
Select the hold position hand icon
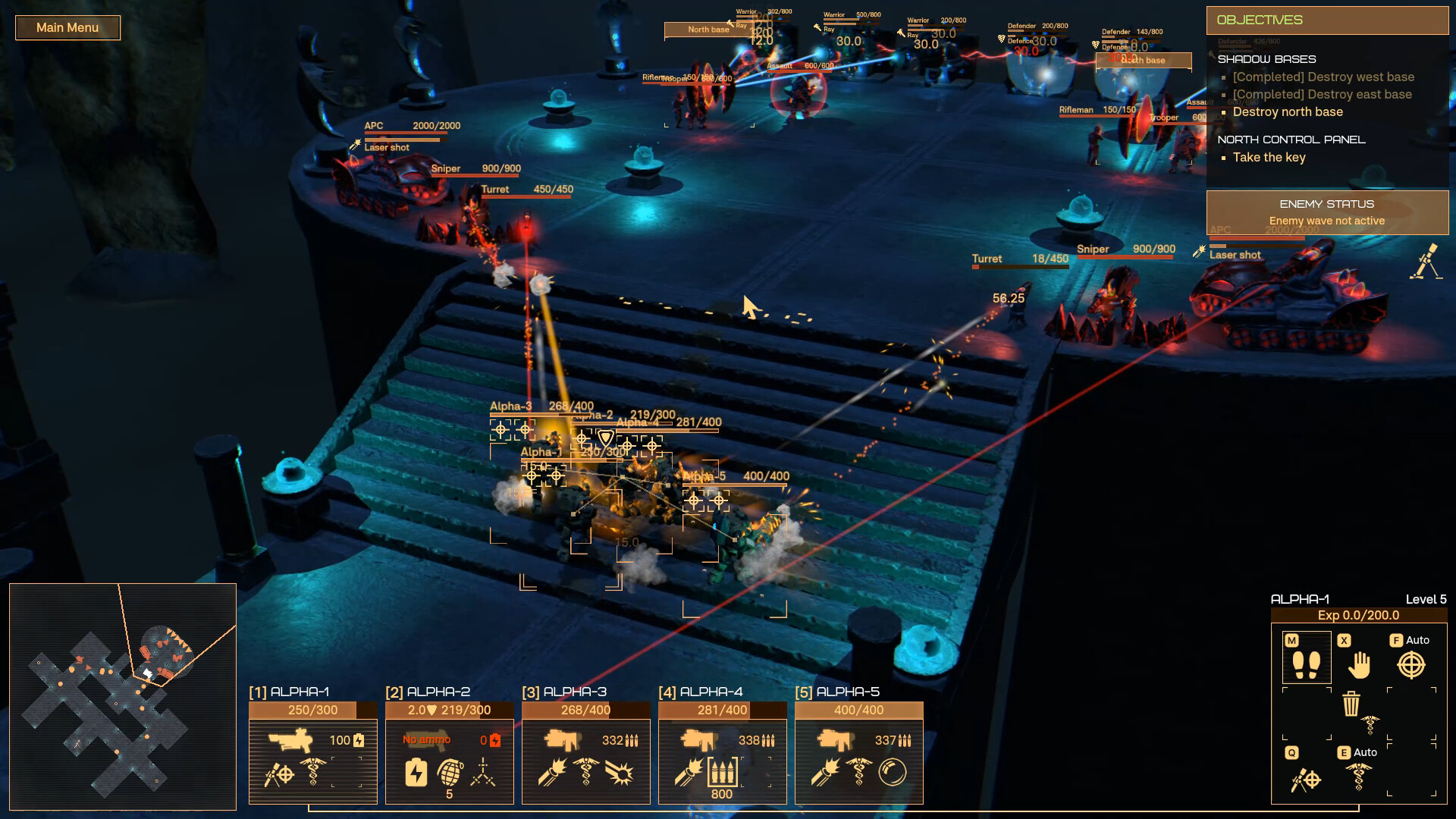pyautogui.click(x=1357, y=664)
